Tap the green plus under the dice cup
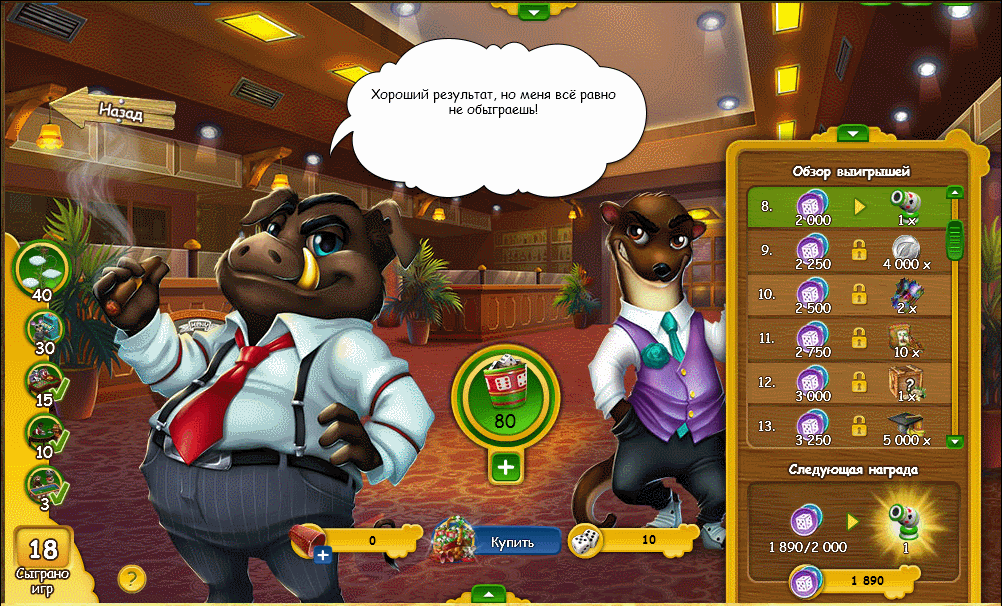Viewport: 1002px width, 606px height. coord(504,466)
